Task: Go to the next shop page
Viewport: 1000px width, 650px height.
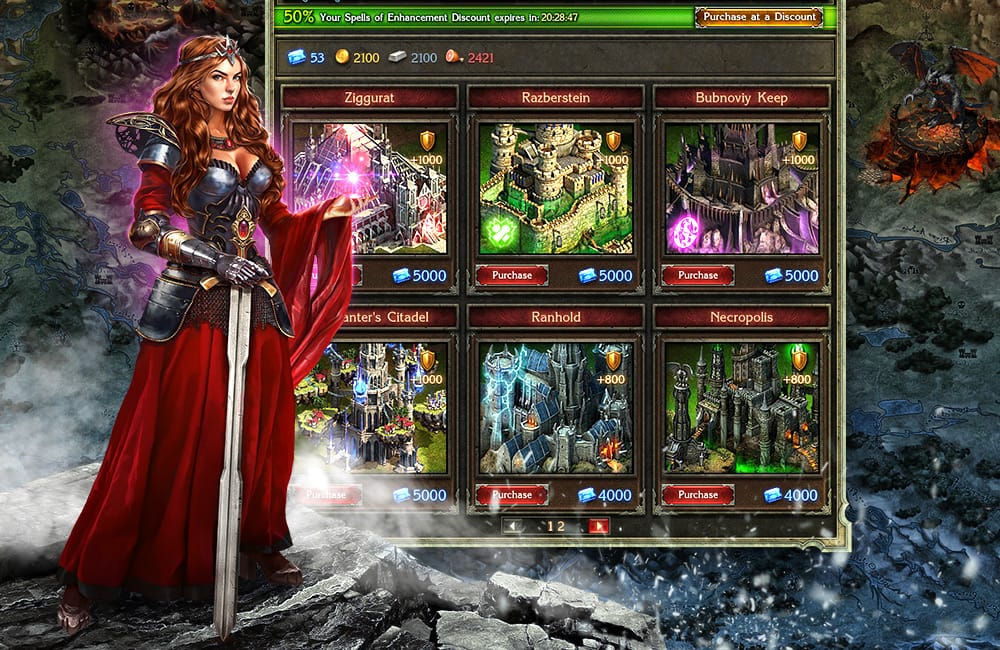Action: point(599,527)
